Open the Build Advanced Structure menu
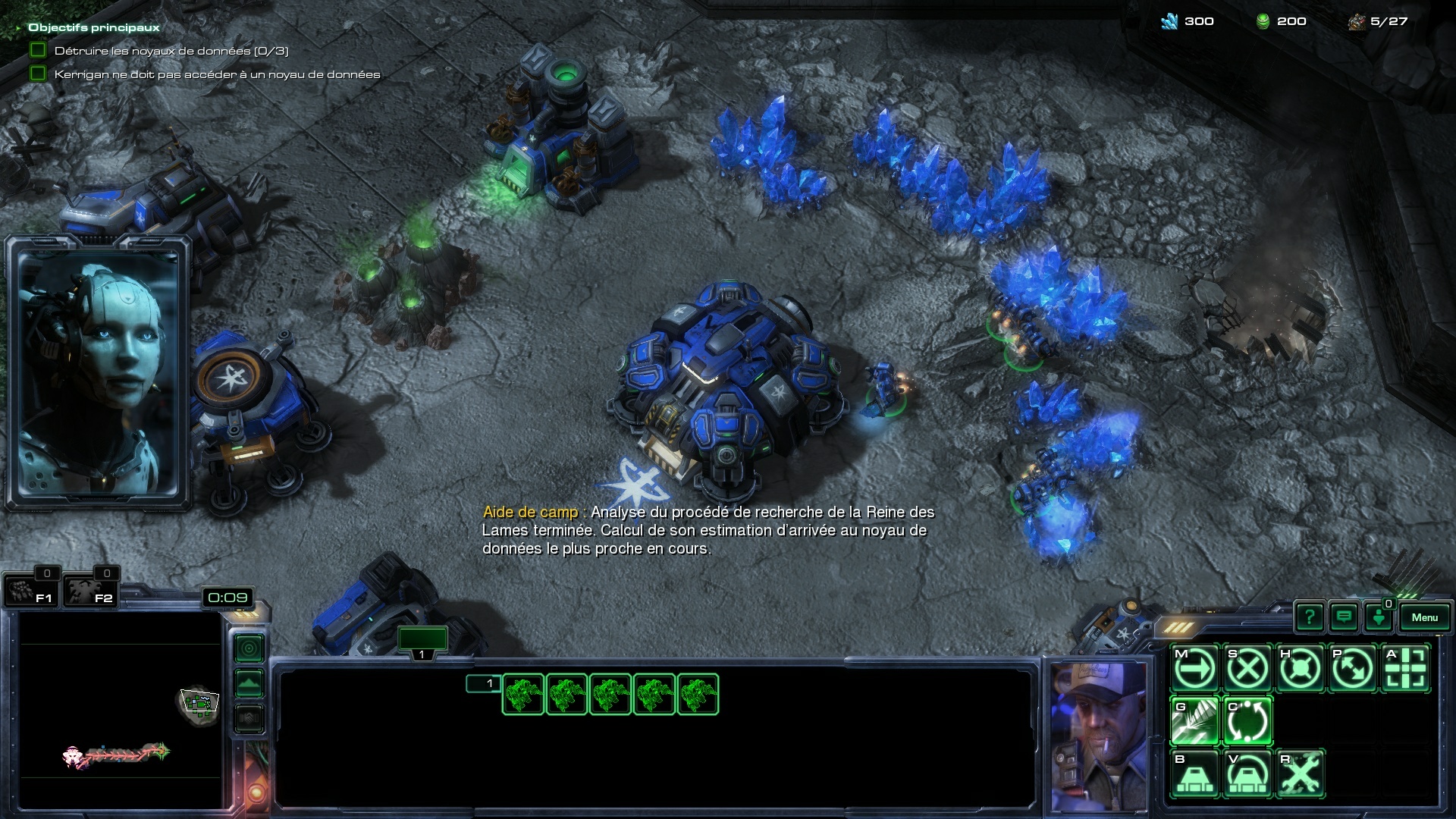This screenshot has width=1456, height=819. coord(1247,773)
